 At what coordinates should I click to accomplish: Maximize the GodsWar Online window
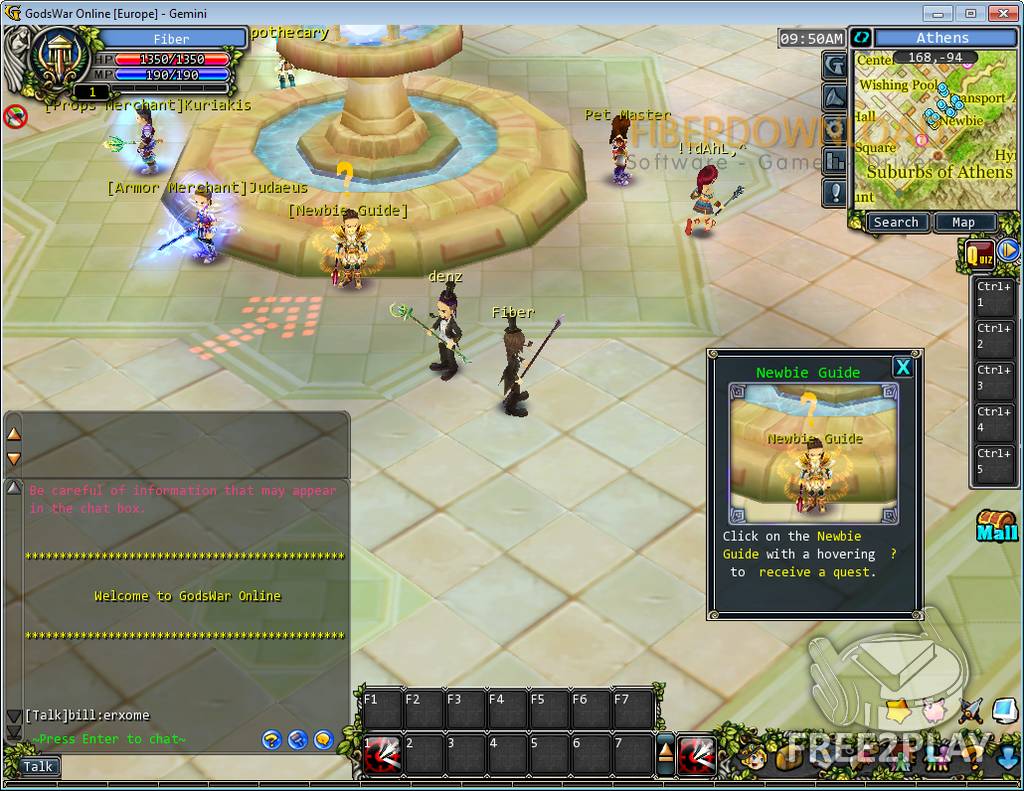pos(969,13)
